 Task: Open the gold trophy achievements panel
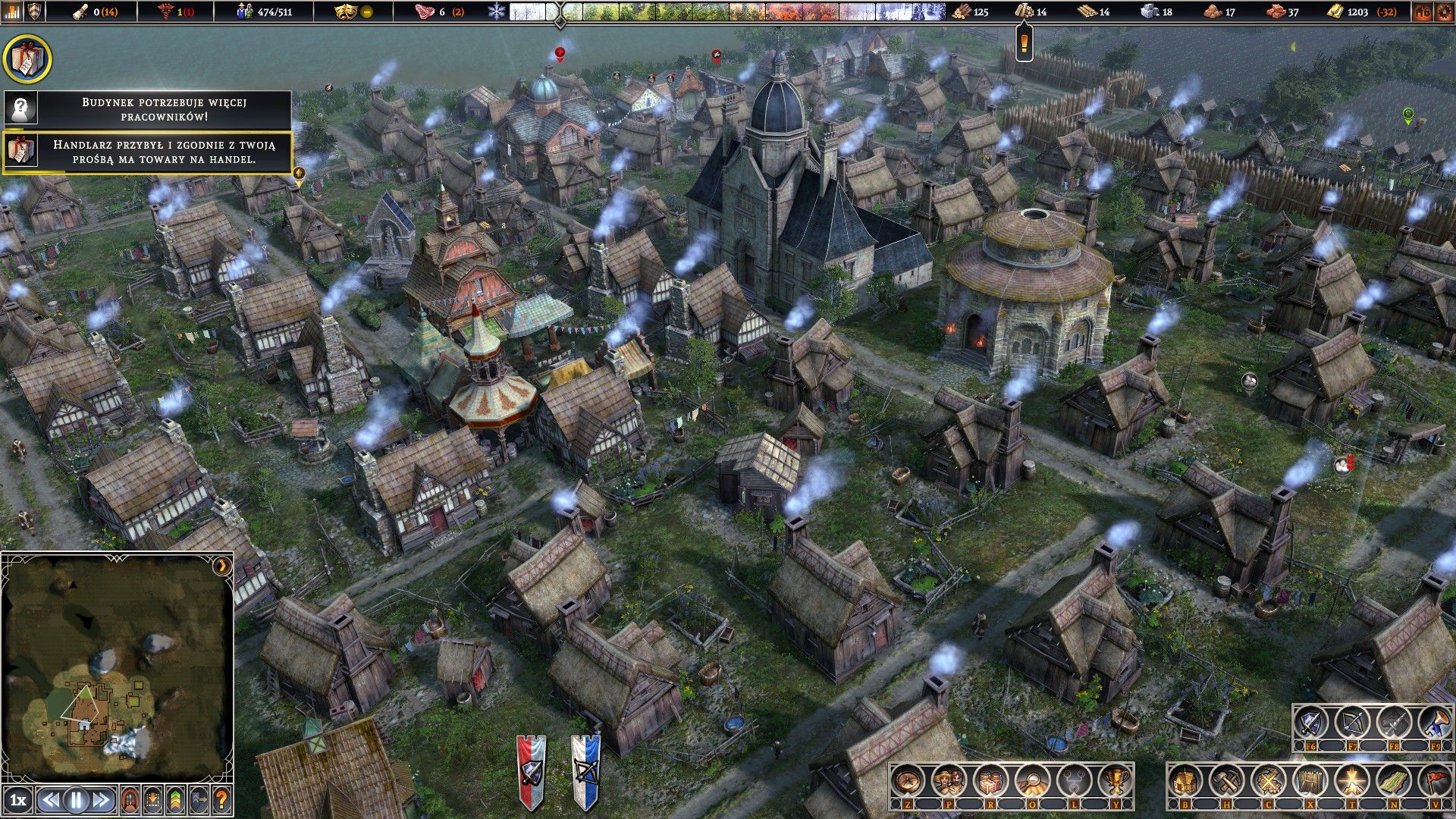coord(1115,780)
